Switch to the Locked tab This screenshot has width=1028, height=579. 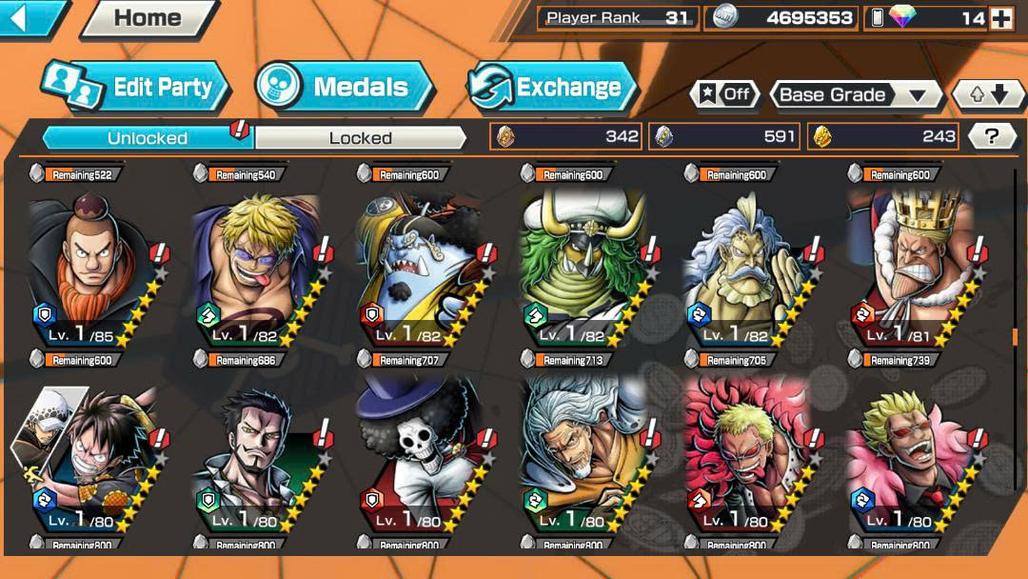(360, 138)
